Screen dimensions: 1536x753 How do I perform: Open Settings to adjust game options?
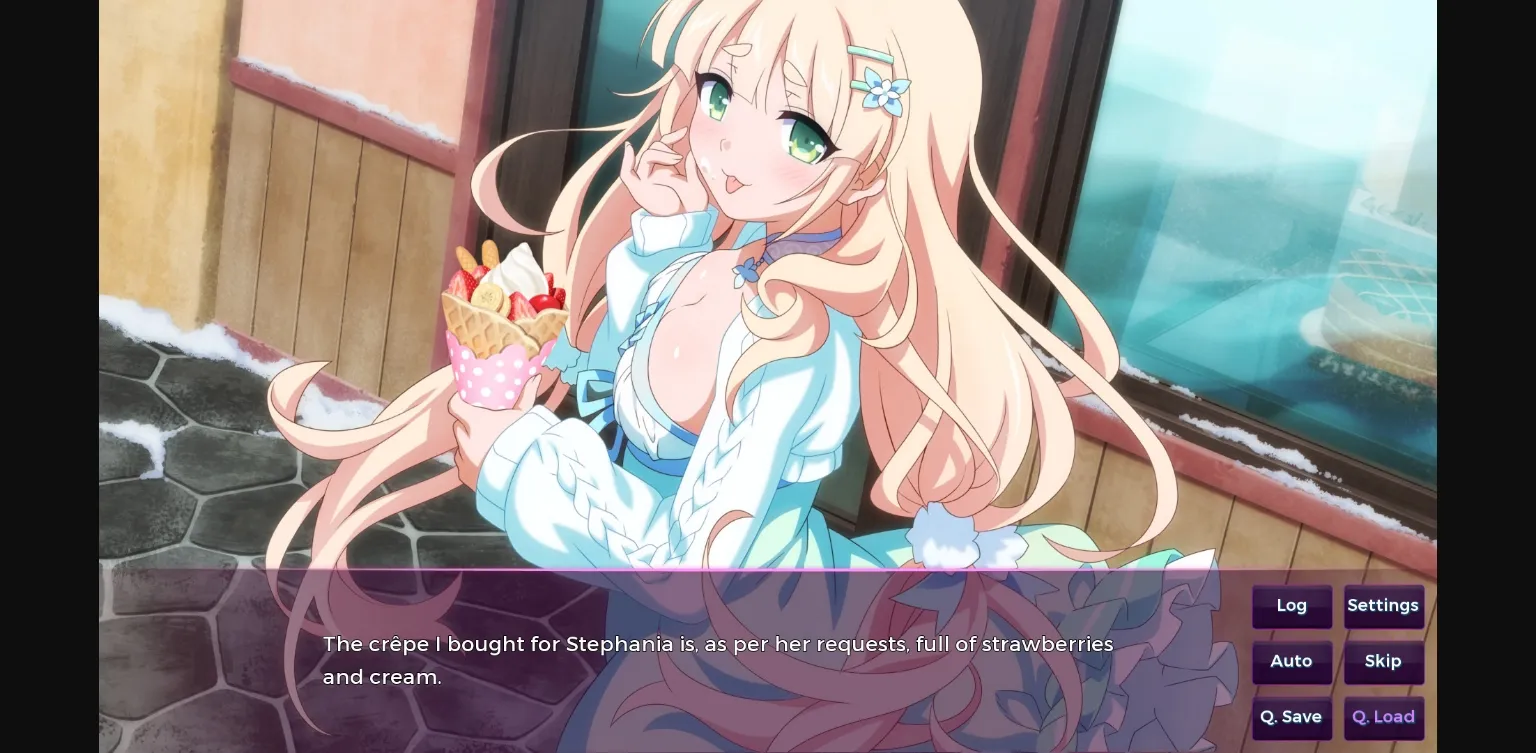coord(1384,606)
